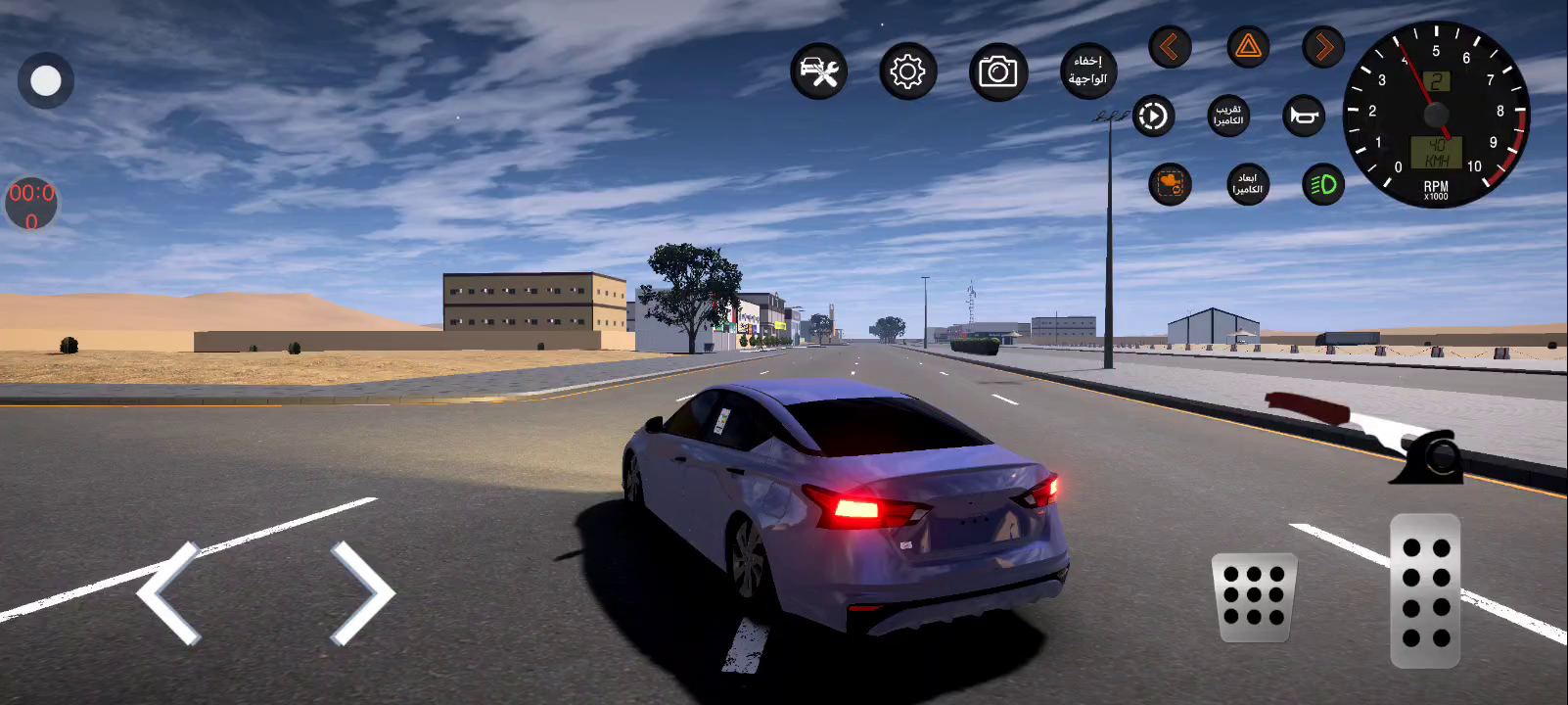Tap the circular play icon button
Screen dimensions: 1568x705
[1153, 117]
